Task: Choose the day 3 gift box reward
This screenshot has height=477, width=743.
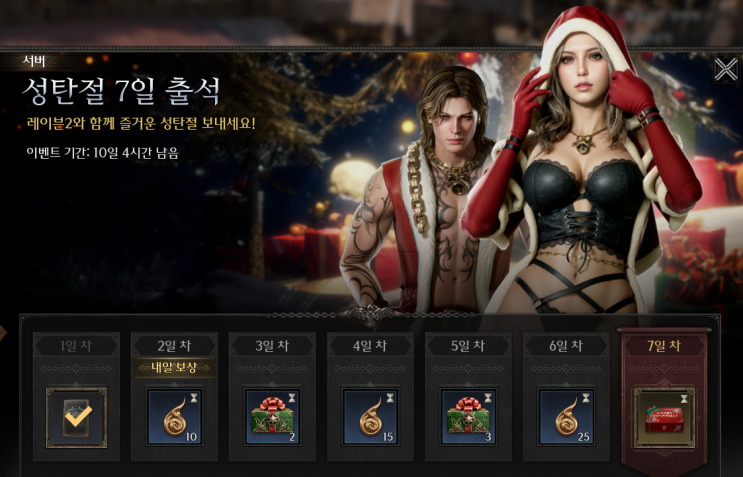Action: pyautogui.click(x=272, y=417)
